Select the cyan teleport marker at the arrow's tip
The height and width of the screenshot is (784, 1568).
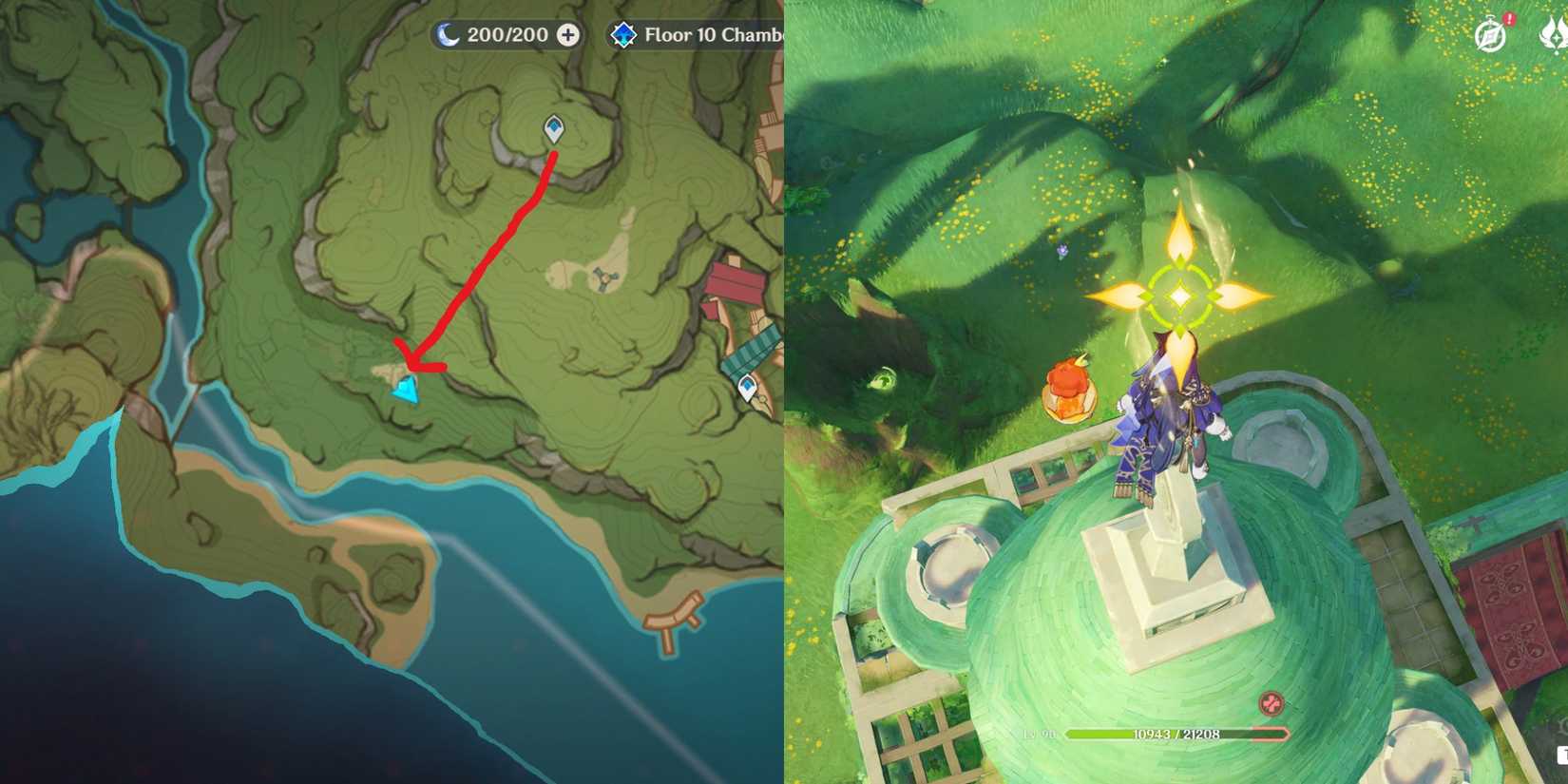pyautogui.click(x=409, y=389)
